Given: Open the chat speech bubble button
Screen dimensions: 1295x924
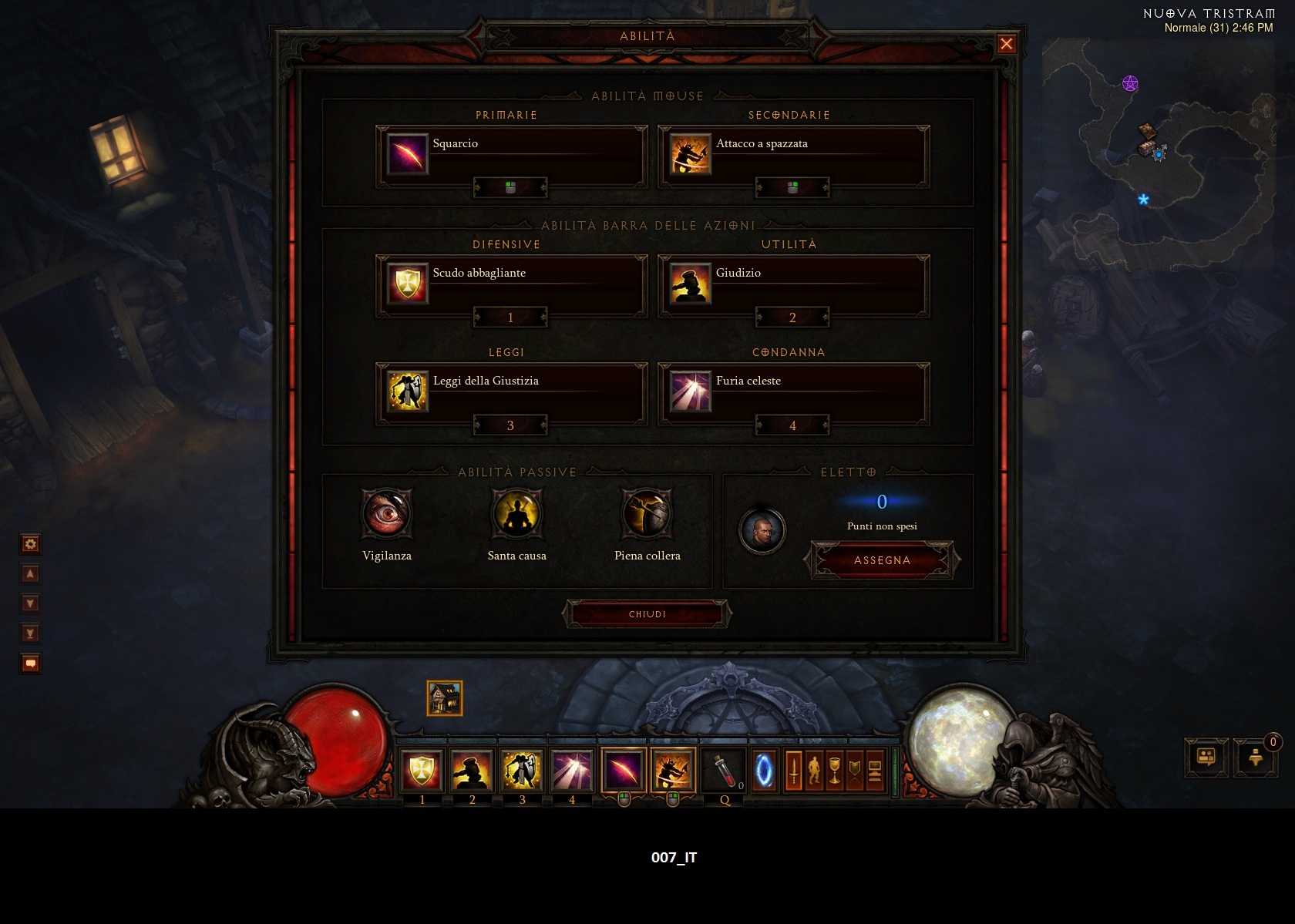Looking at the screenshot, I should tap(1206, 757).
